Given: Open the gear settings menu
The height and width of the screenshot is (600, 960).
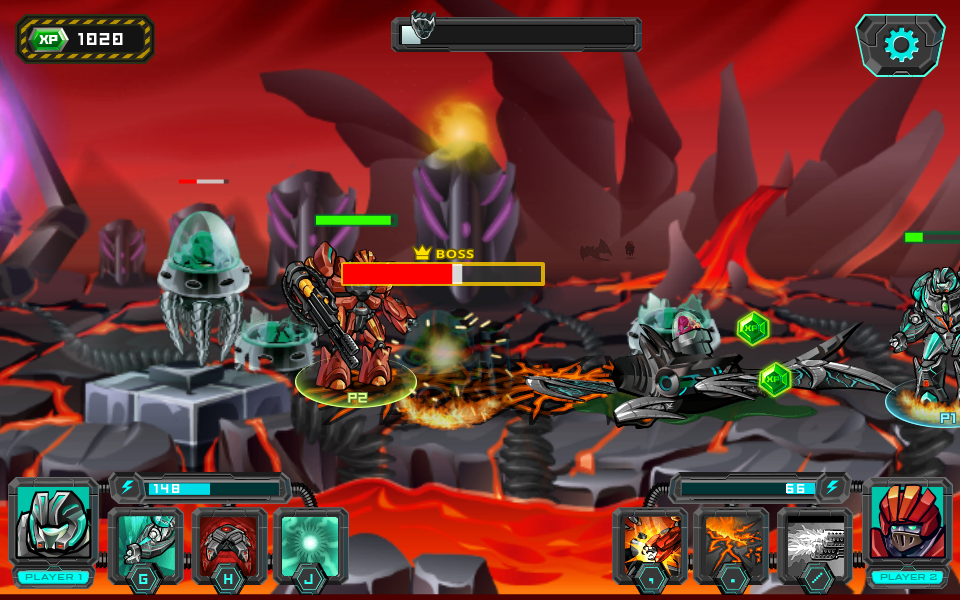Looking at the screenshot, I should tap(900, 45).
